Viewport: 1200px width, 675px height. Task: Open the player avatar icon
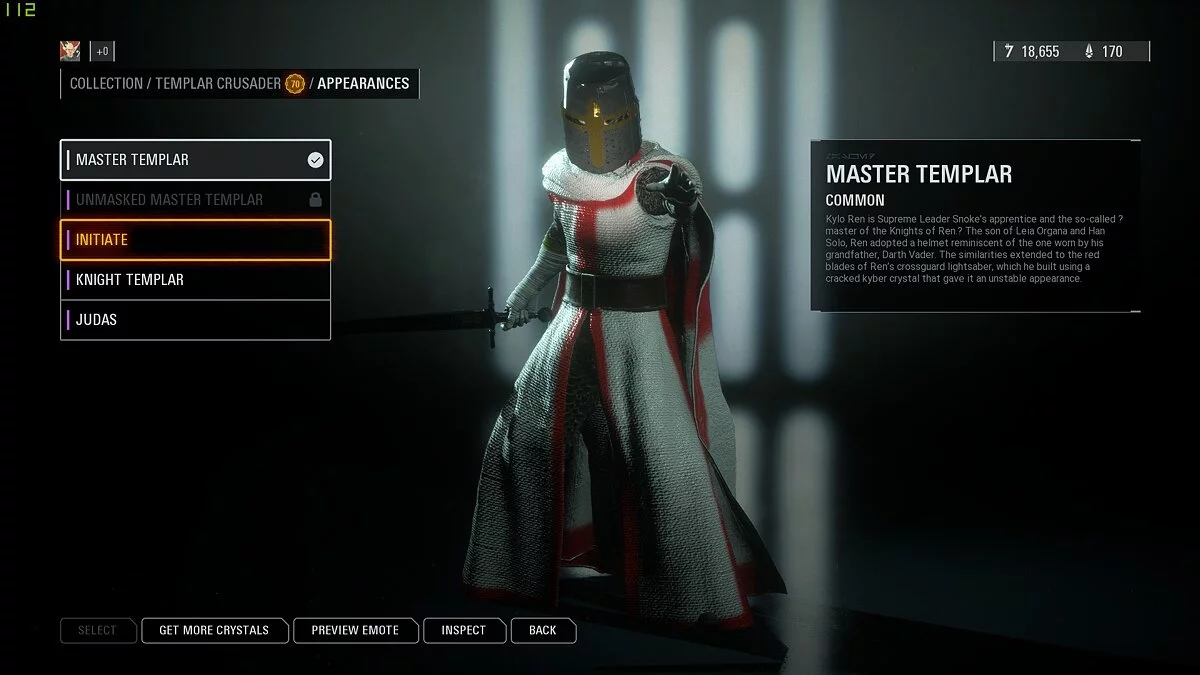70,51
